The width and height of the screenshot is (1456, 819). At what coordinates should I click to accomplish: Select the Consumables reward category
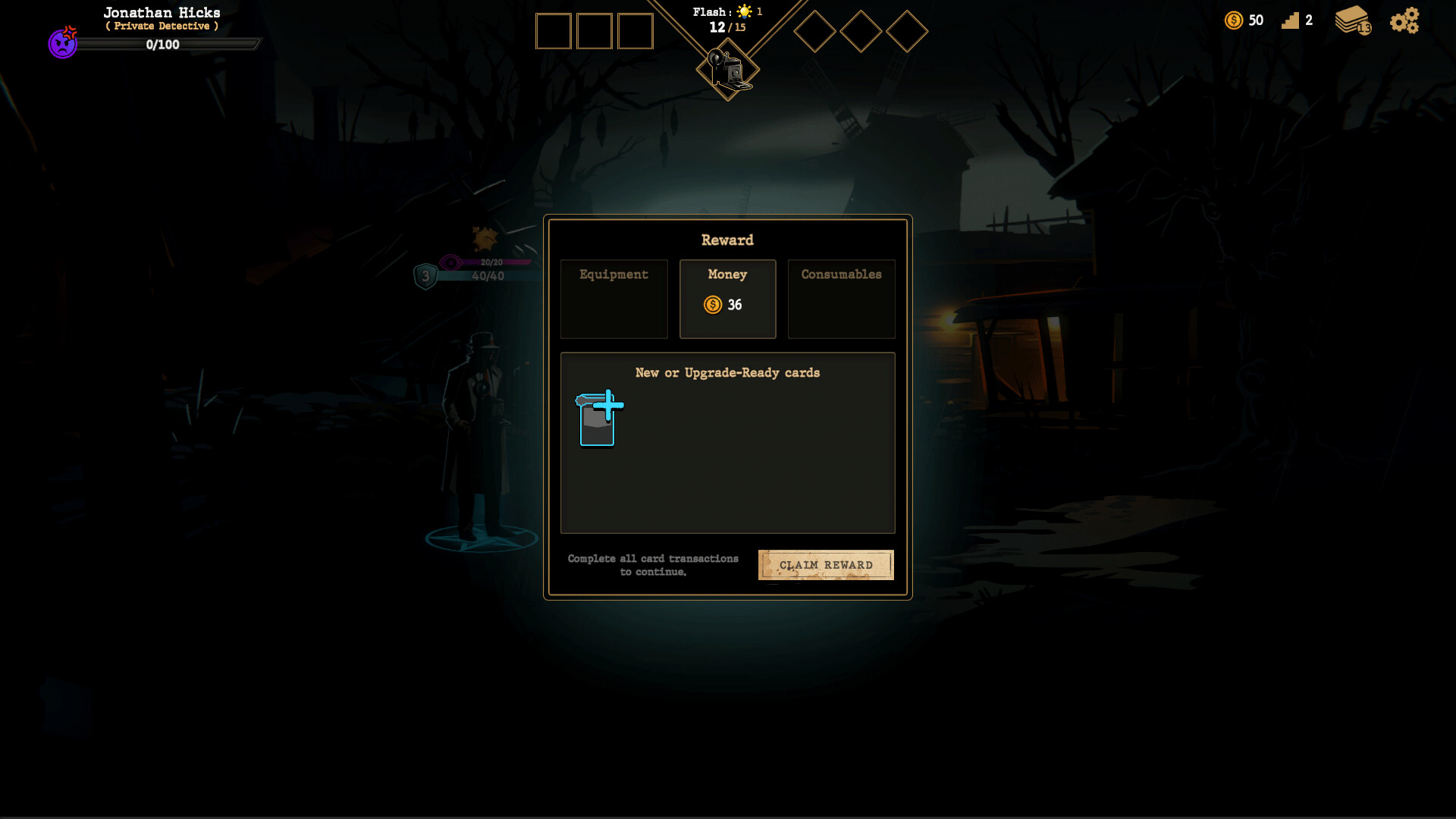click(x=842, y=299)
